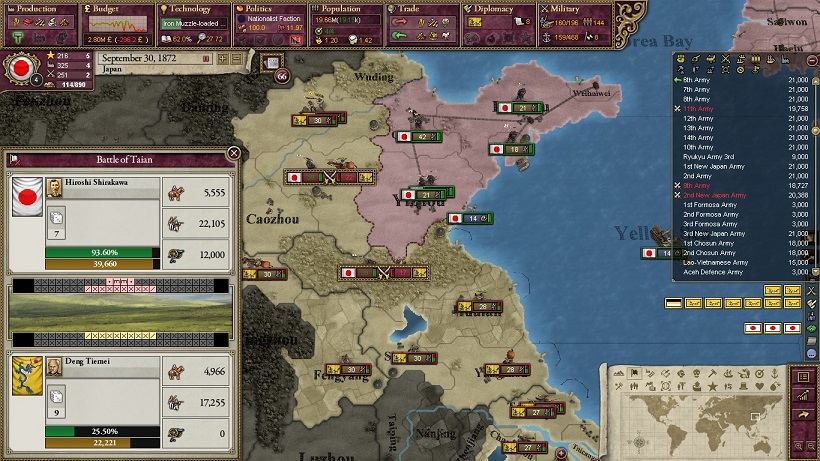Pause the game beside the date

(x=207, y=58)
